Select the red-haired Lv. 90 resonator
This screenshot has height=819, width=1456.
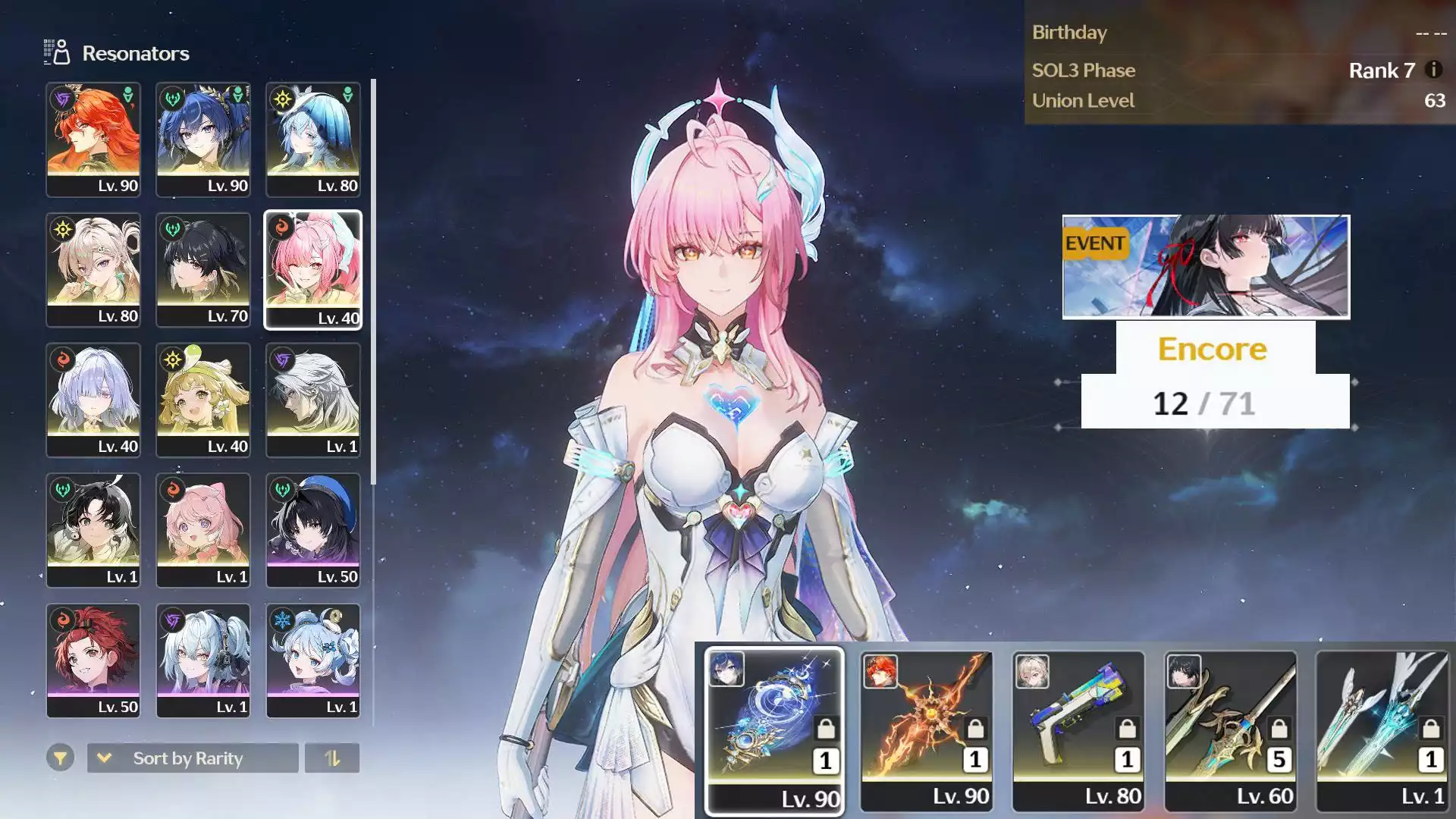pos(93,140)
